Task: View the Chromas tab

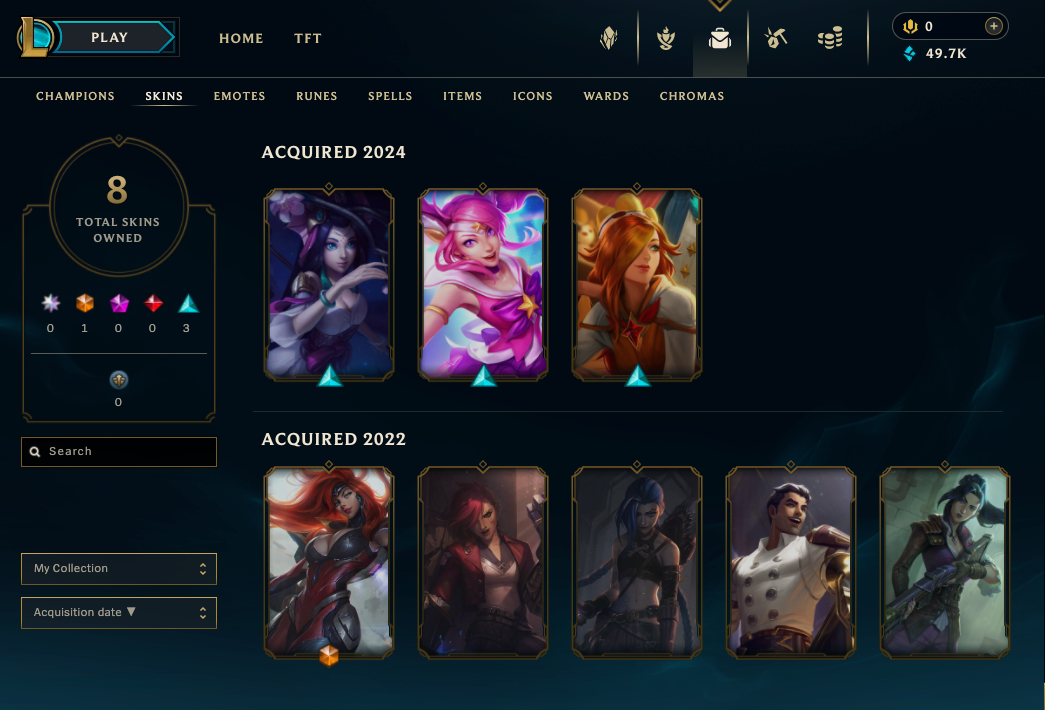Action: [x=692, y=96]
